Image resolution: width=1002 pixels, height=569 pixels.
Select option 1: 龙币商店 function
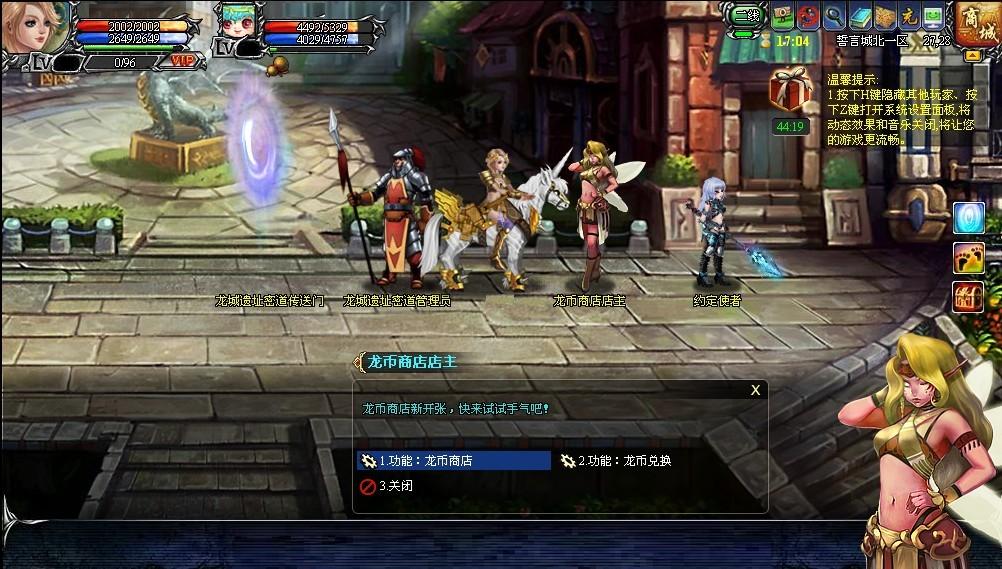click(453, 461)
